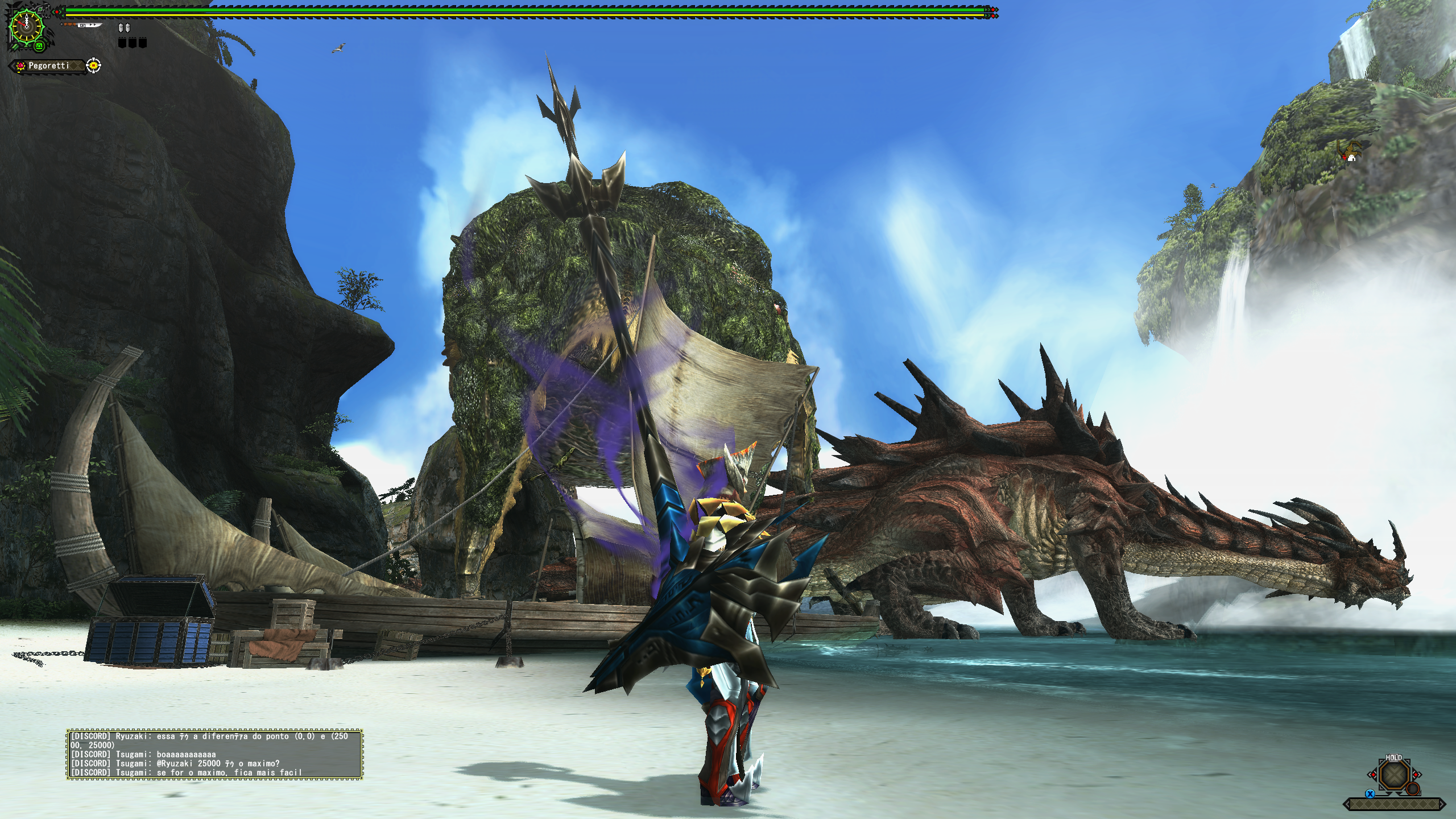
Task: Click the green status icon under the clock
Action: pyautogui.click(x=39, y=45)
